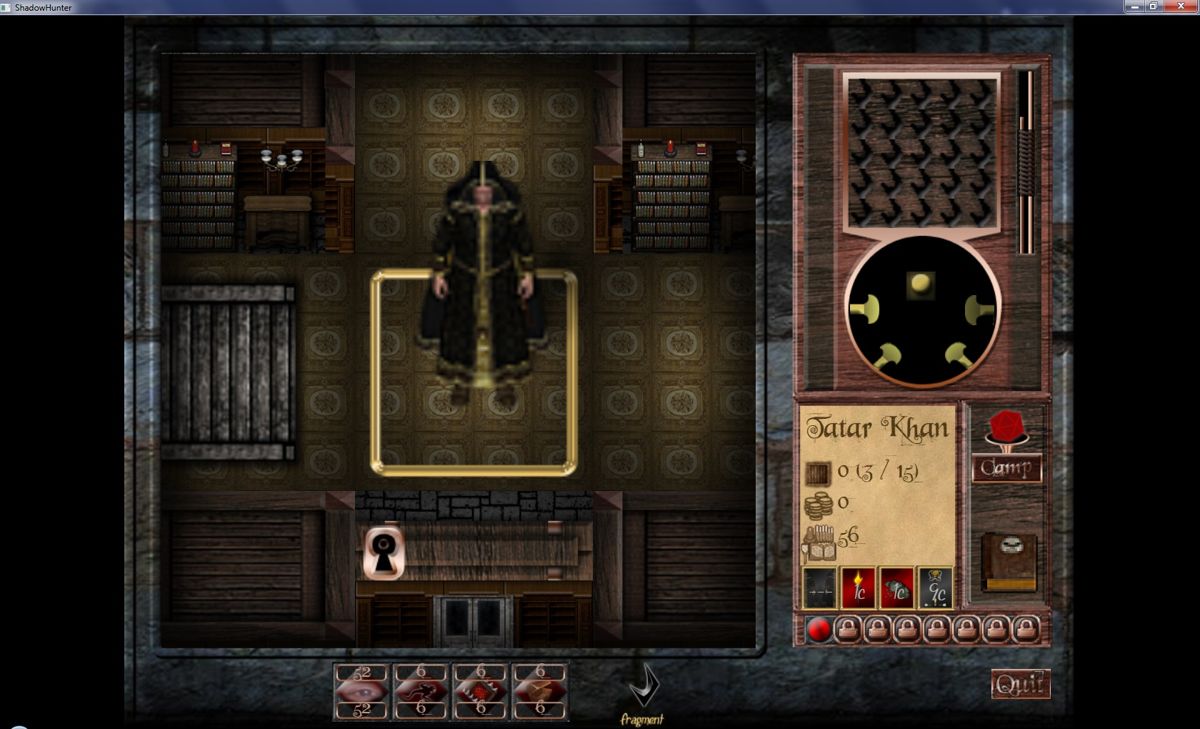This screenshot has width=1200, height=729.
Task: Quit the game with the Quit button
Action: [x=1020, y=684]
